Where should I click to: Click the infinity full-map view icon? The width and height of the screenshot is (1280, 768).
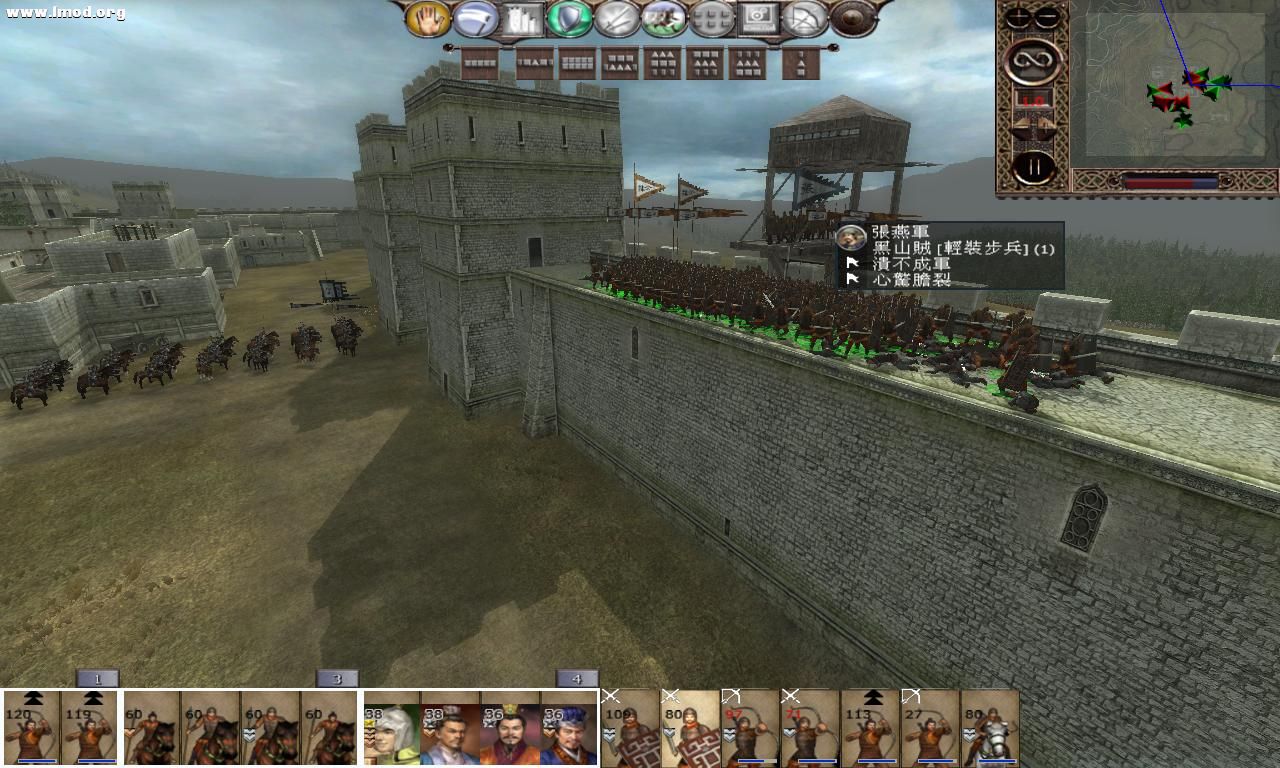tap(1032, 62)
